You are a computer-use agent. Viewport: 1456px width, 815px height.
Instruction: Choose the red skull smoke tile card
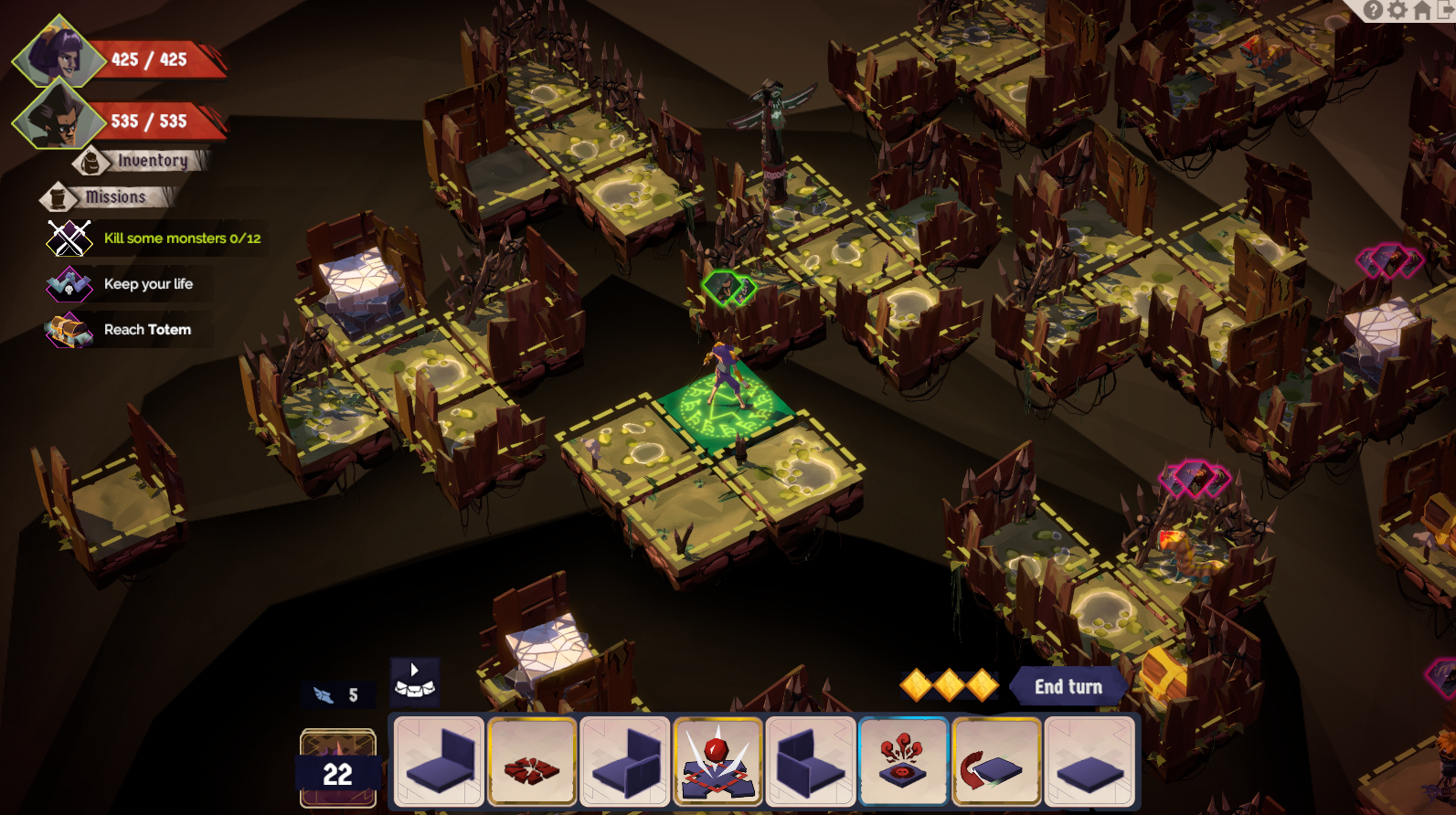click(903, 761)
